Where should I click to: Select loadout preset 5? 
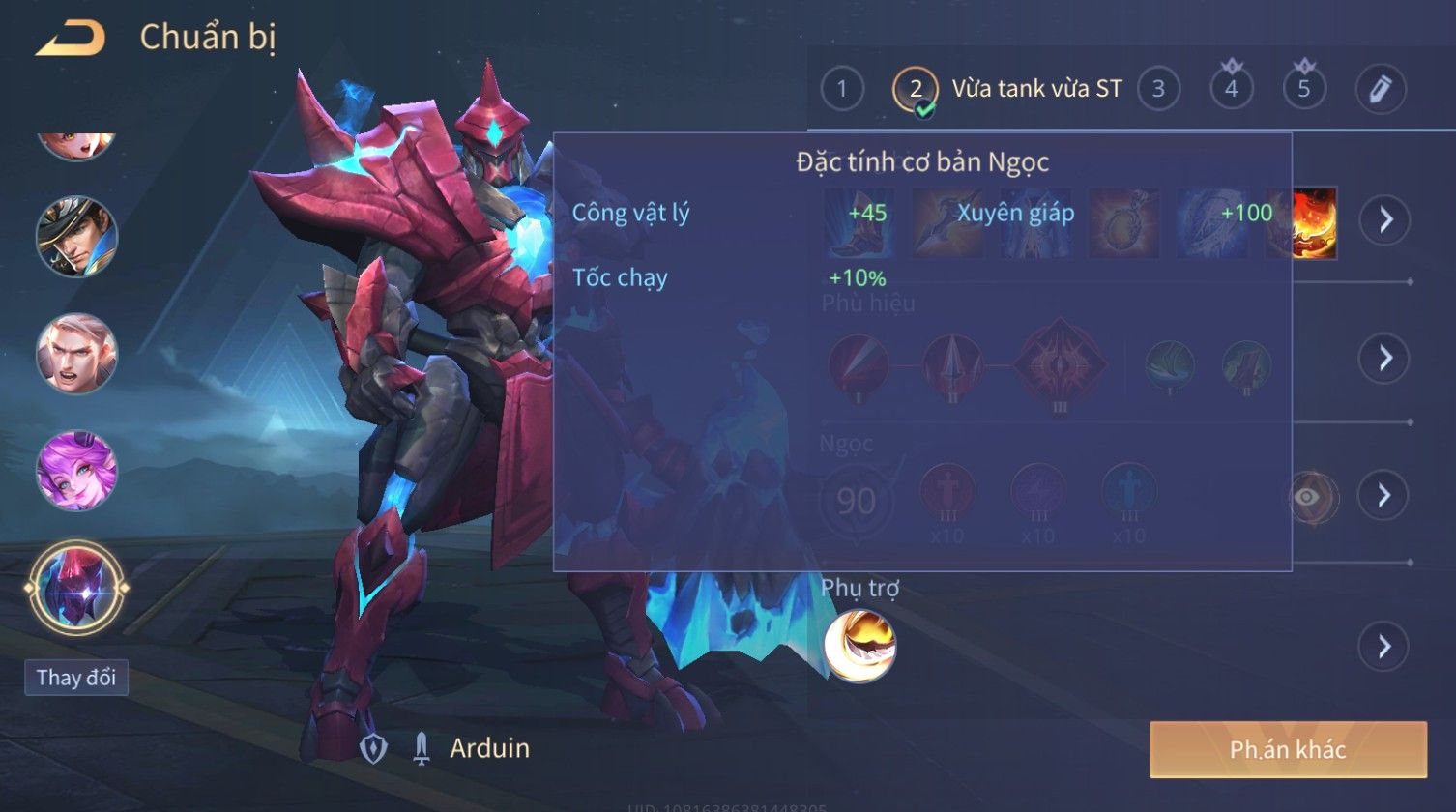1303,90
